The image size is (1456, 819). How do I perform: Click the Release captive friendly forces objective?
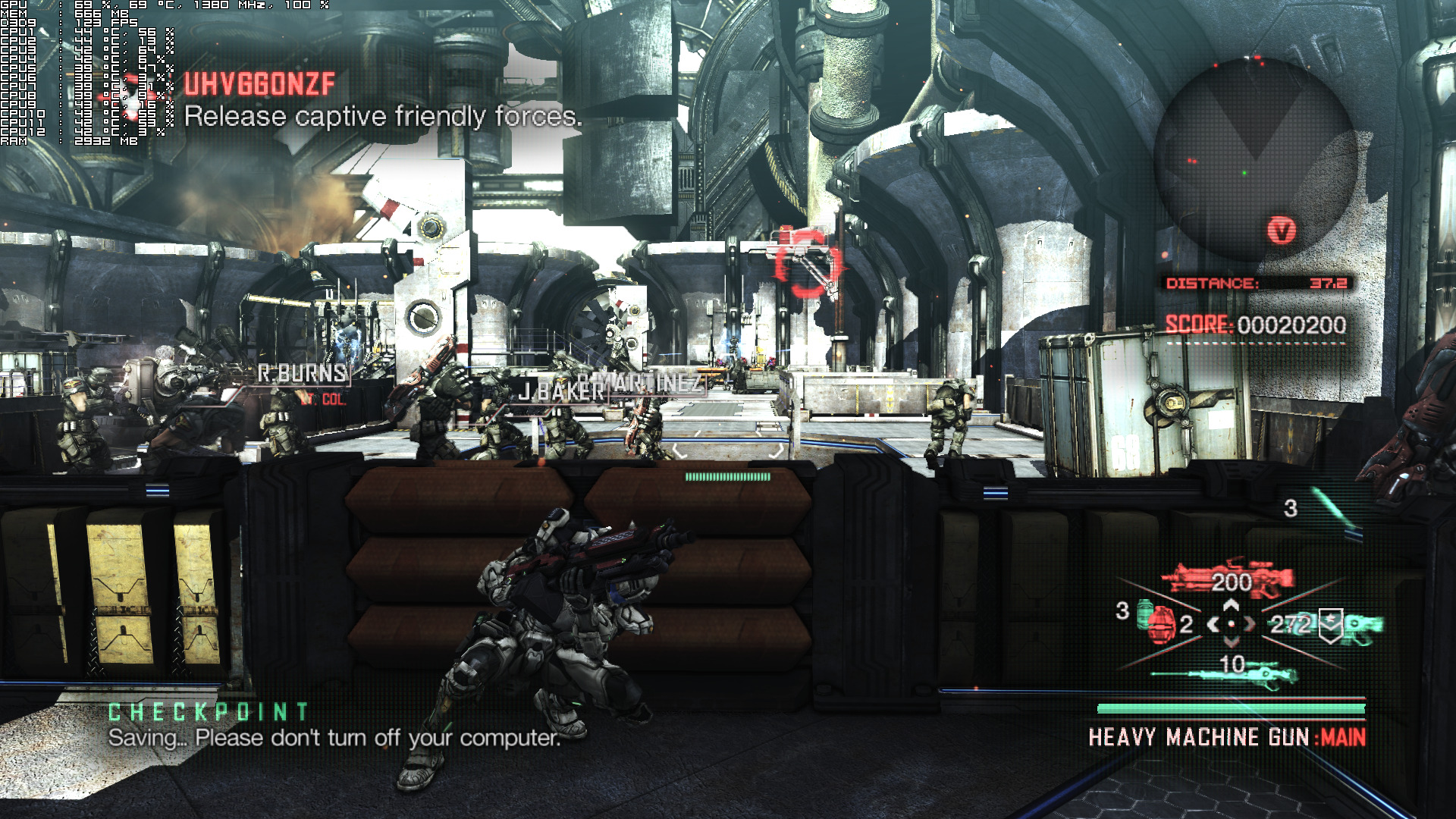click(383, 116)
